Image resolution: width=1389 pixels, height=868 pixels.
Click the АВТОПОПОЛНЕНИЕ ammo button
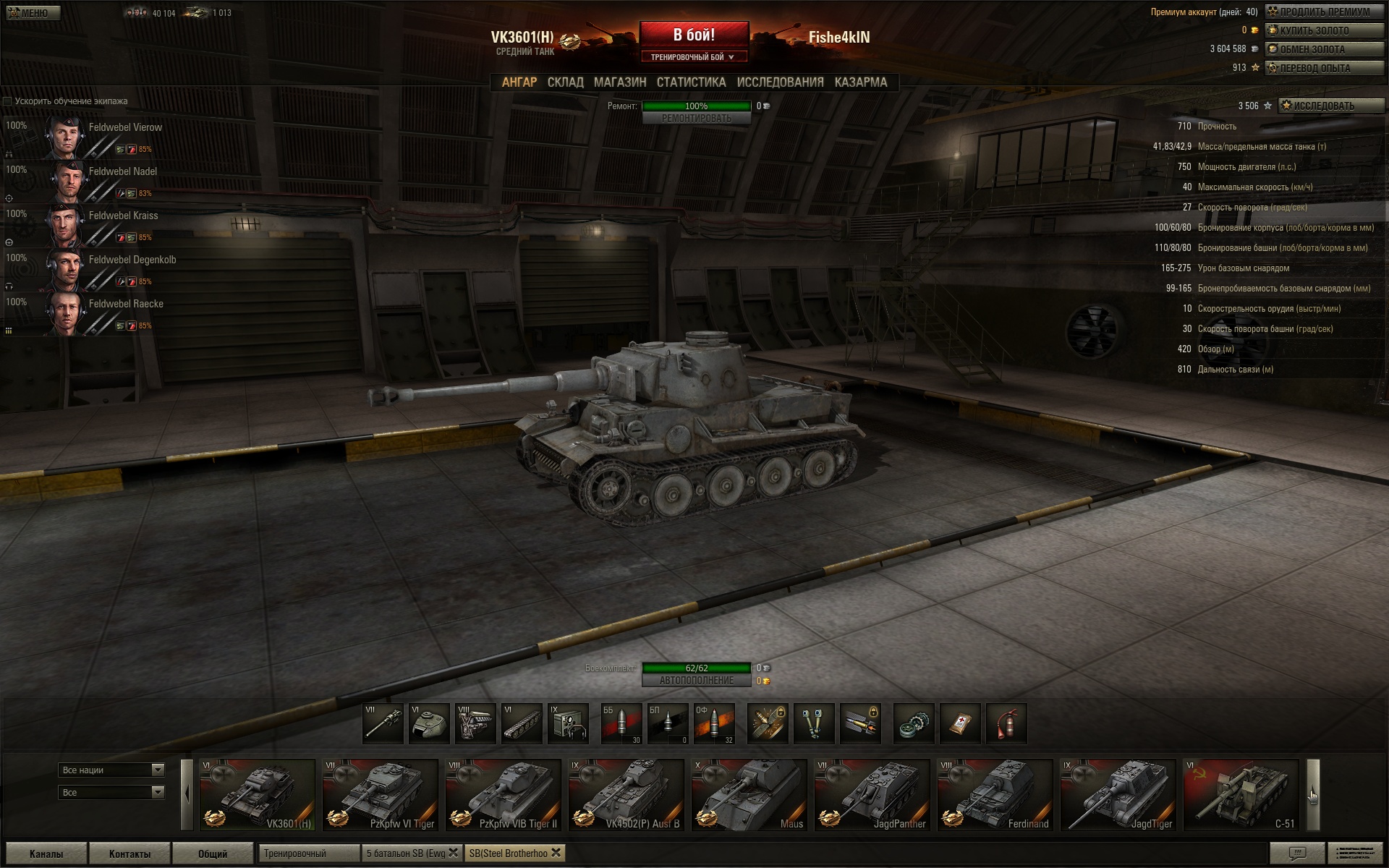click(x=696, y=681)
